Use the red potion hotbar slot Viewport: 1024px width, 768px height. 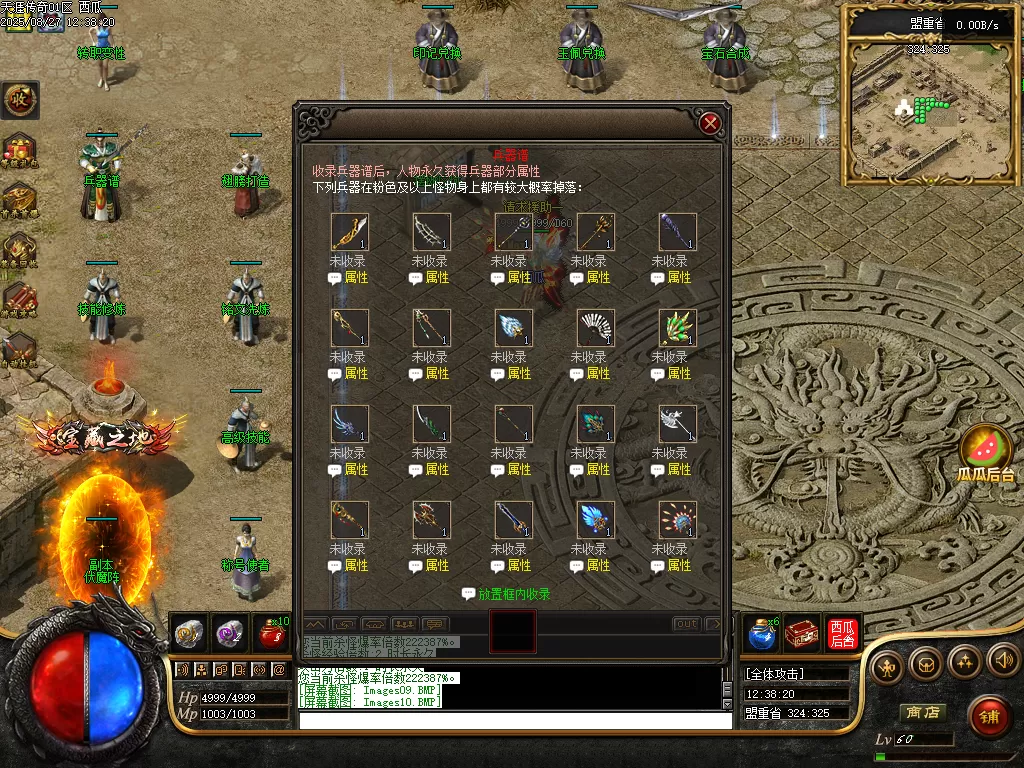pyautogui.click(x=271, y=633)
